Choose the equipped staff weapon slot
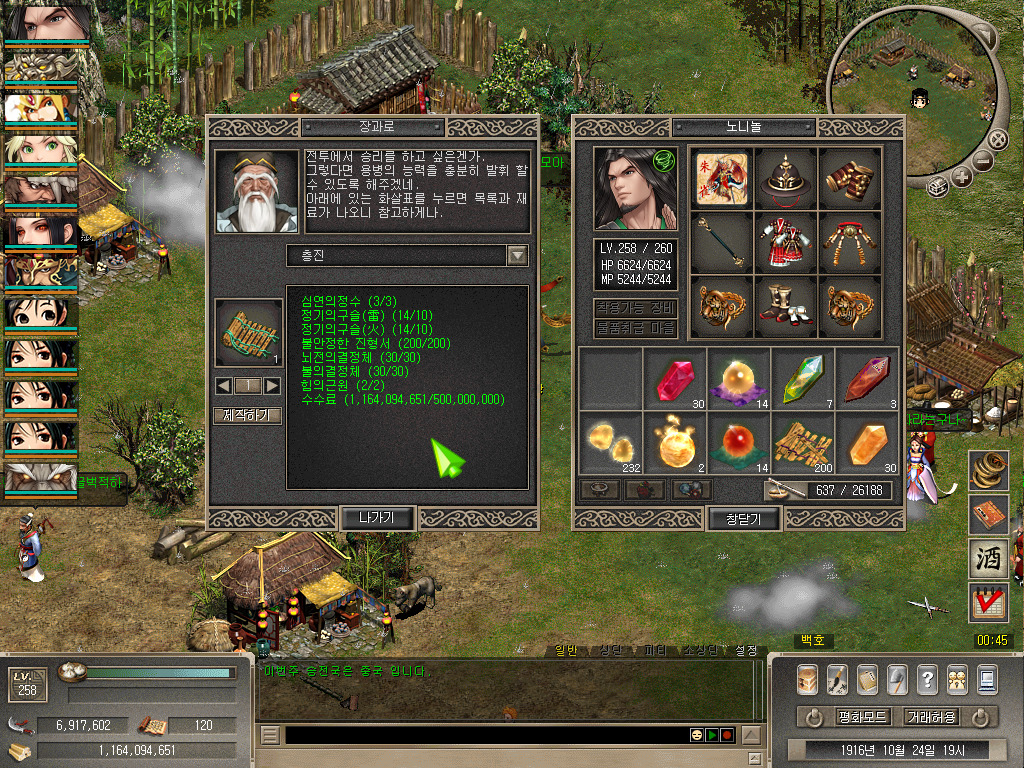This screenshot has width=1024, height=768. click(721, 241)
